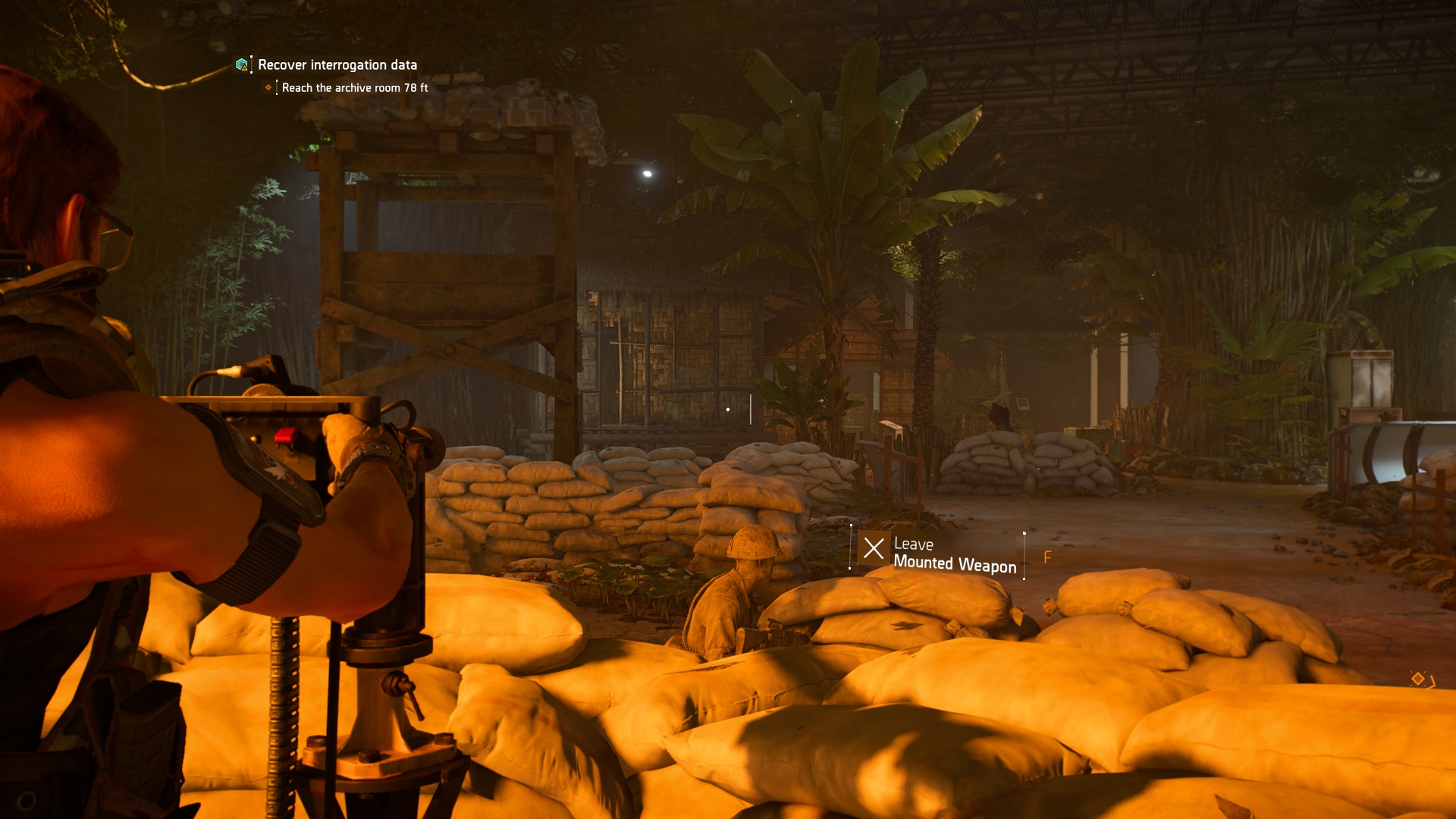Image resolution: width=1456 pixels, height=819 pixels.
Task: Click the mission icon beside Recover interrogation data
Action: coord(242,65)
